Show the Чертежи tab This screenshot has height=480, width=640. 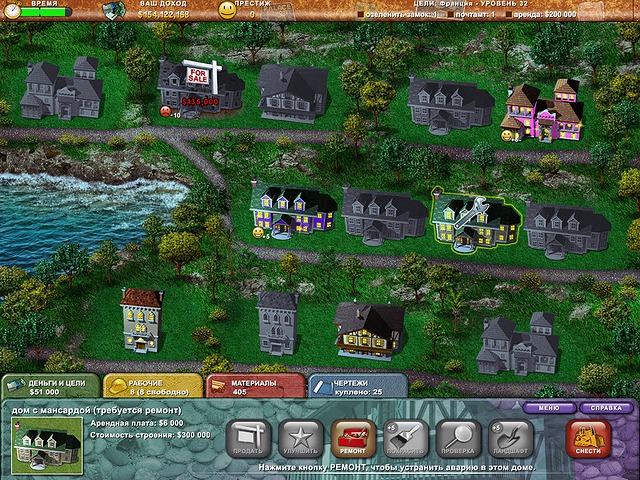pos(357,386)
